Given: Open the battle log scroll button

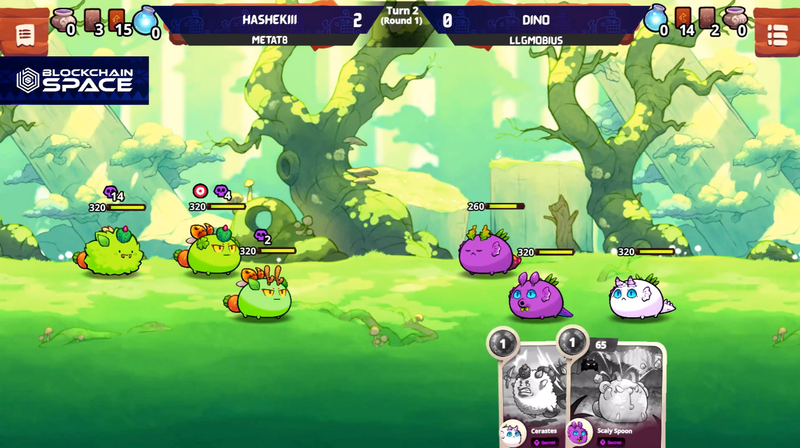Looking at the screenshot, I should coord(24,33).
